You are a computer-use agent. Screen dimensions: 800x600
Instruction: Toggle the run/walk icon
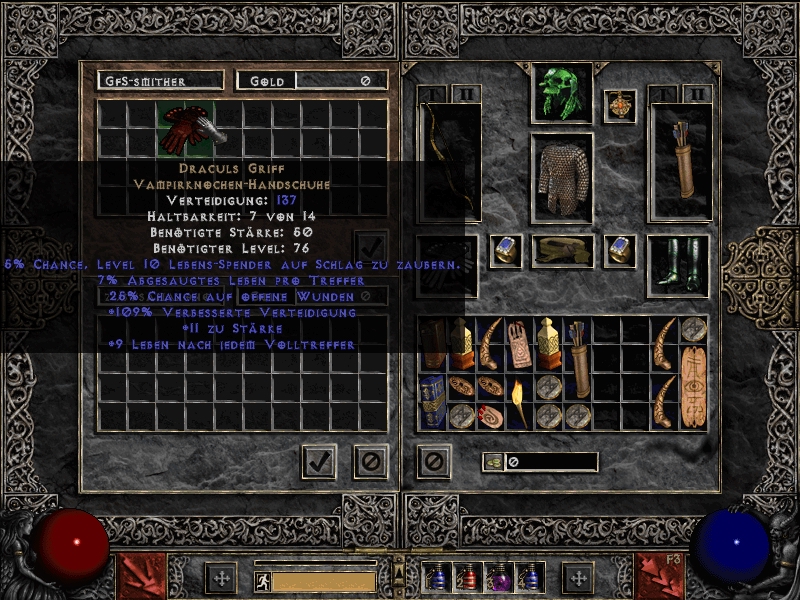pos(264,580)
